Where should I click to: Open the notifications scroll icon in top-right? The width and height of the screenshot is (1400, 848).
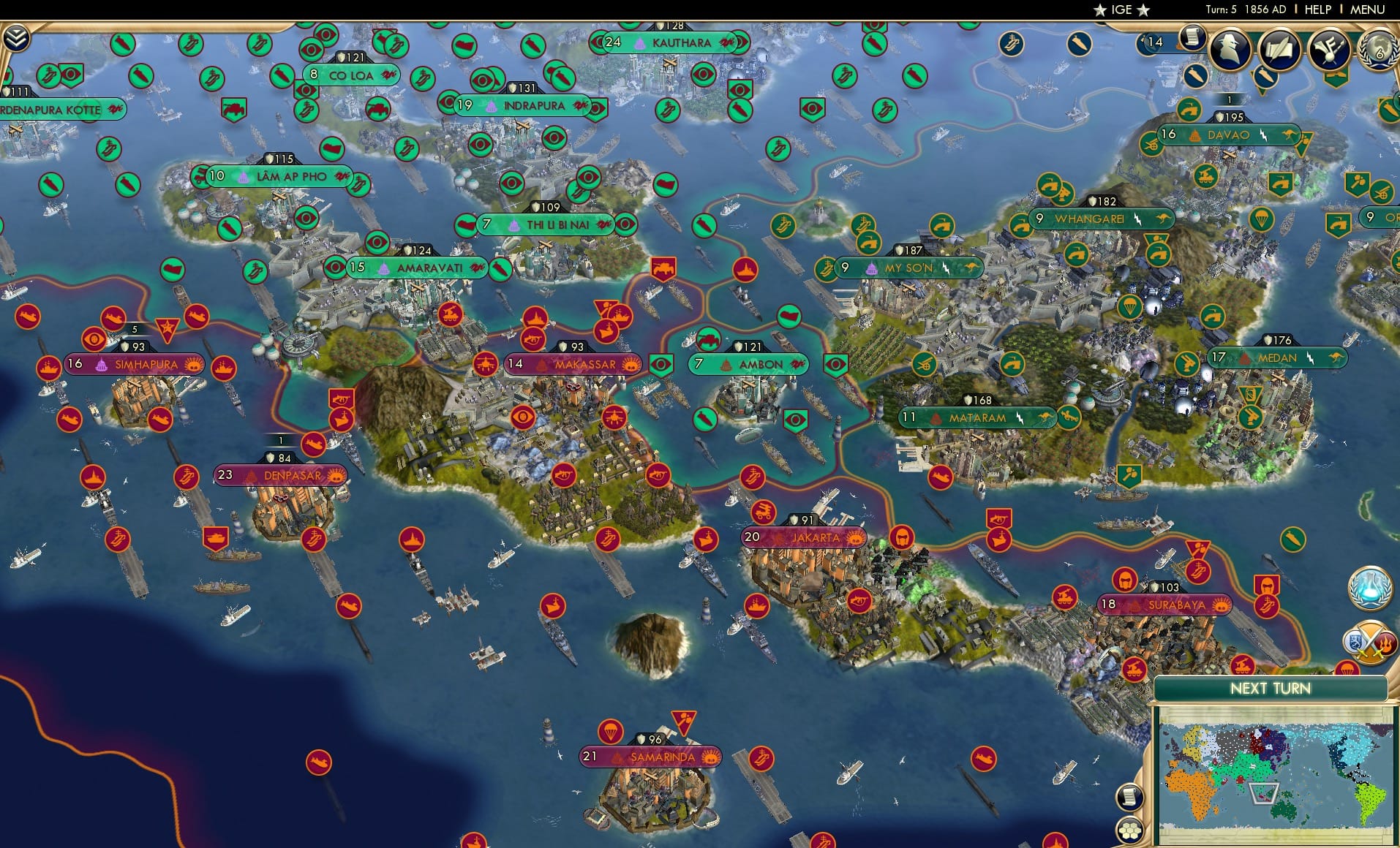click(x=1192, y=38)
